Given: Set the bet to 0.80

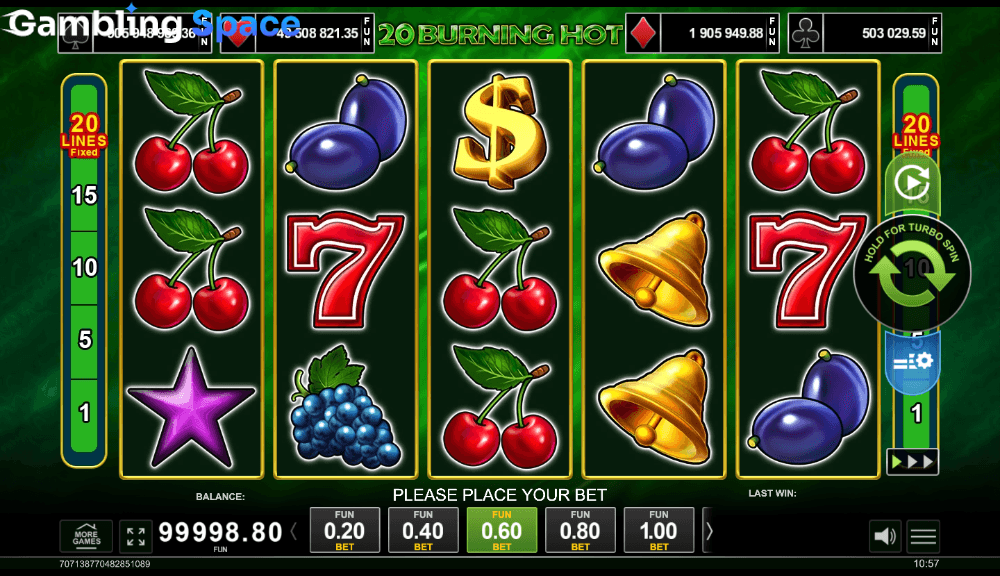Looking at the screenshot, I should pyautogui.click(x=580, y=530).
